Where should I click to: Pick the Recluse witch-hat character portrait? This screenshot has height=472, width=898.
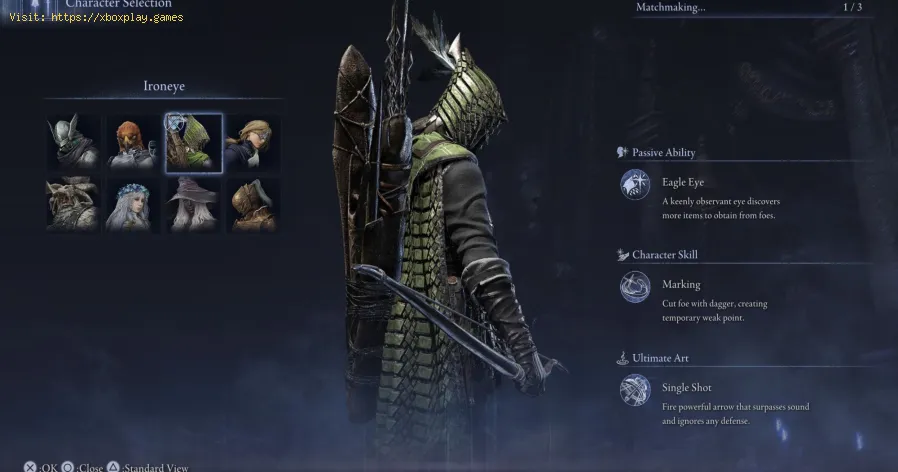click(193, 203)
